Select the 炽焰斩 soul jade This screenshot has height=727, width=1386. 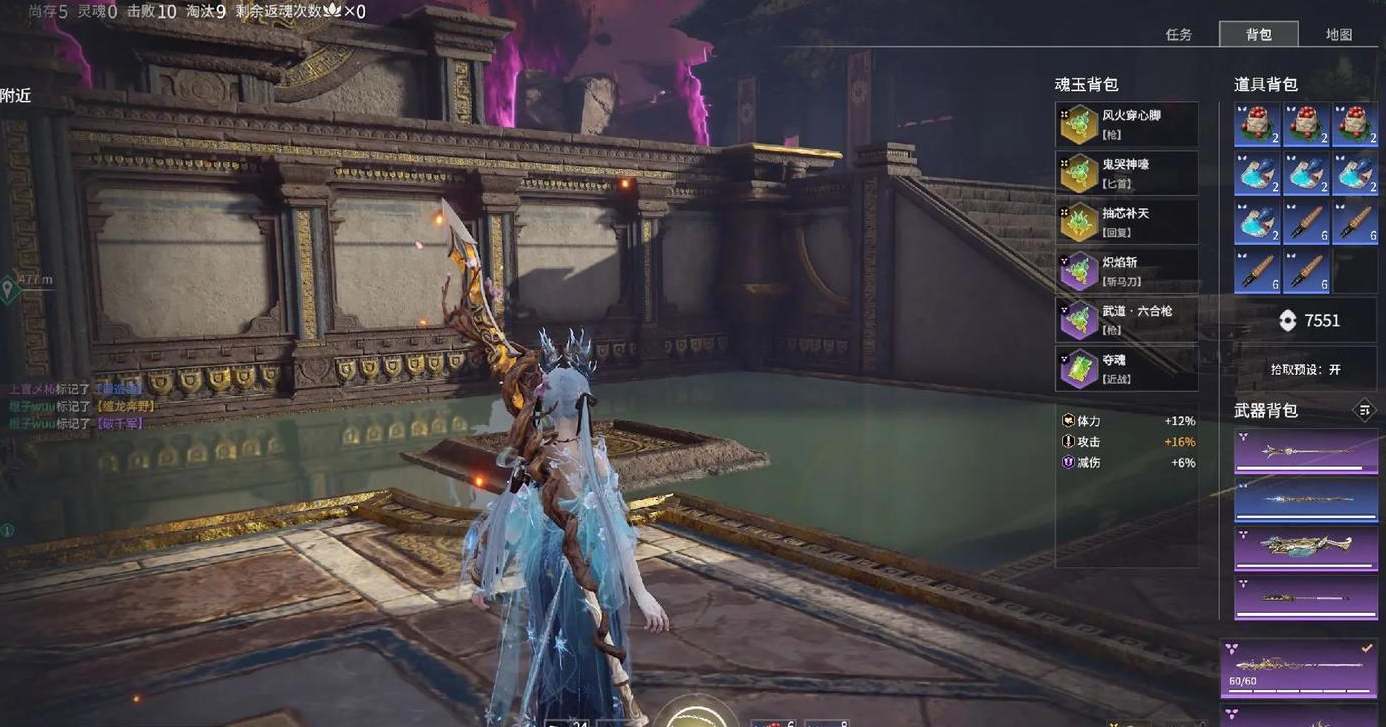[1127, 271]
